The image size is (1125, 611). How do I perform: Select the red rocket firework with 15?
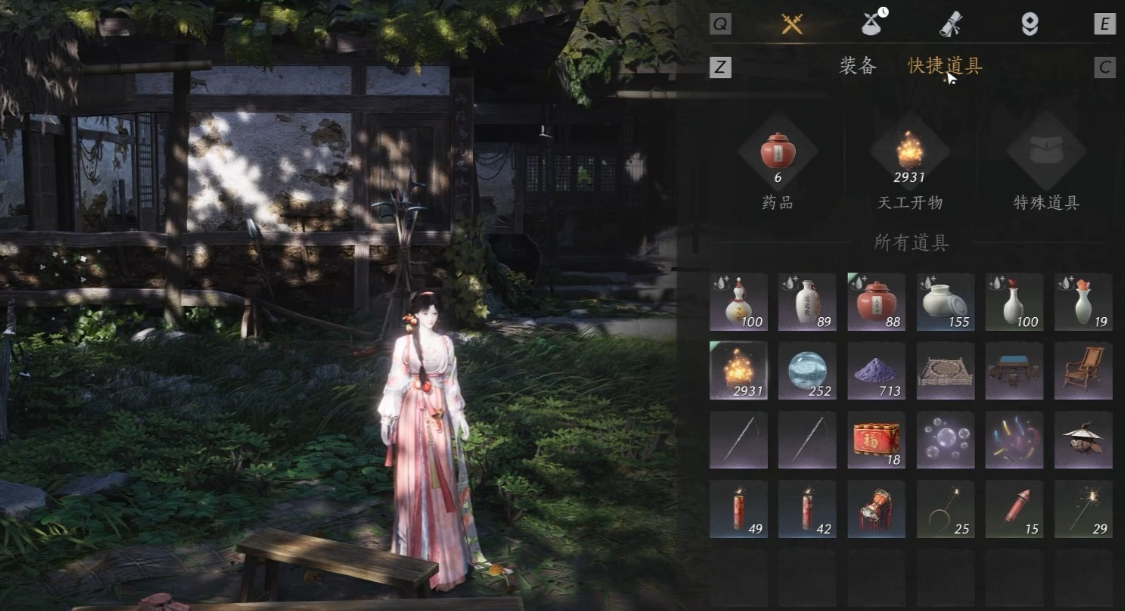(x=1015, y=509)
